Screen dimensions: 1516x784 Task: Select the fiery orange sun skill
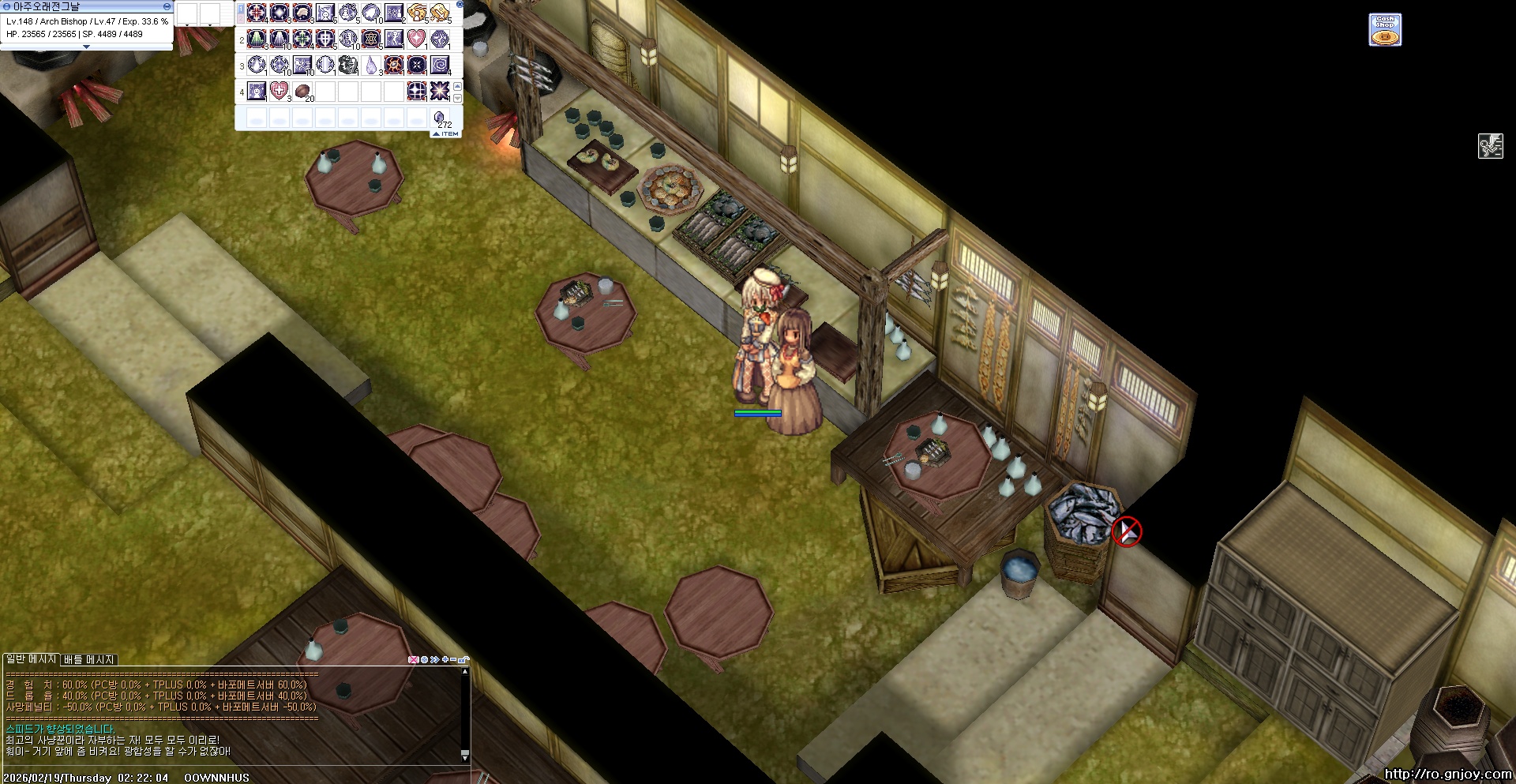pyautogui.click(x=394, y=65)
